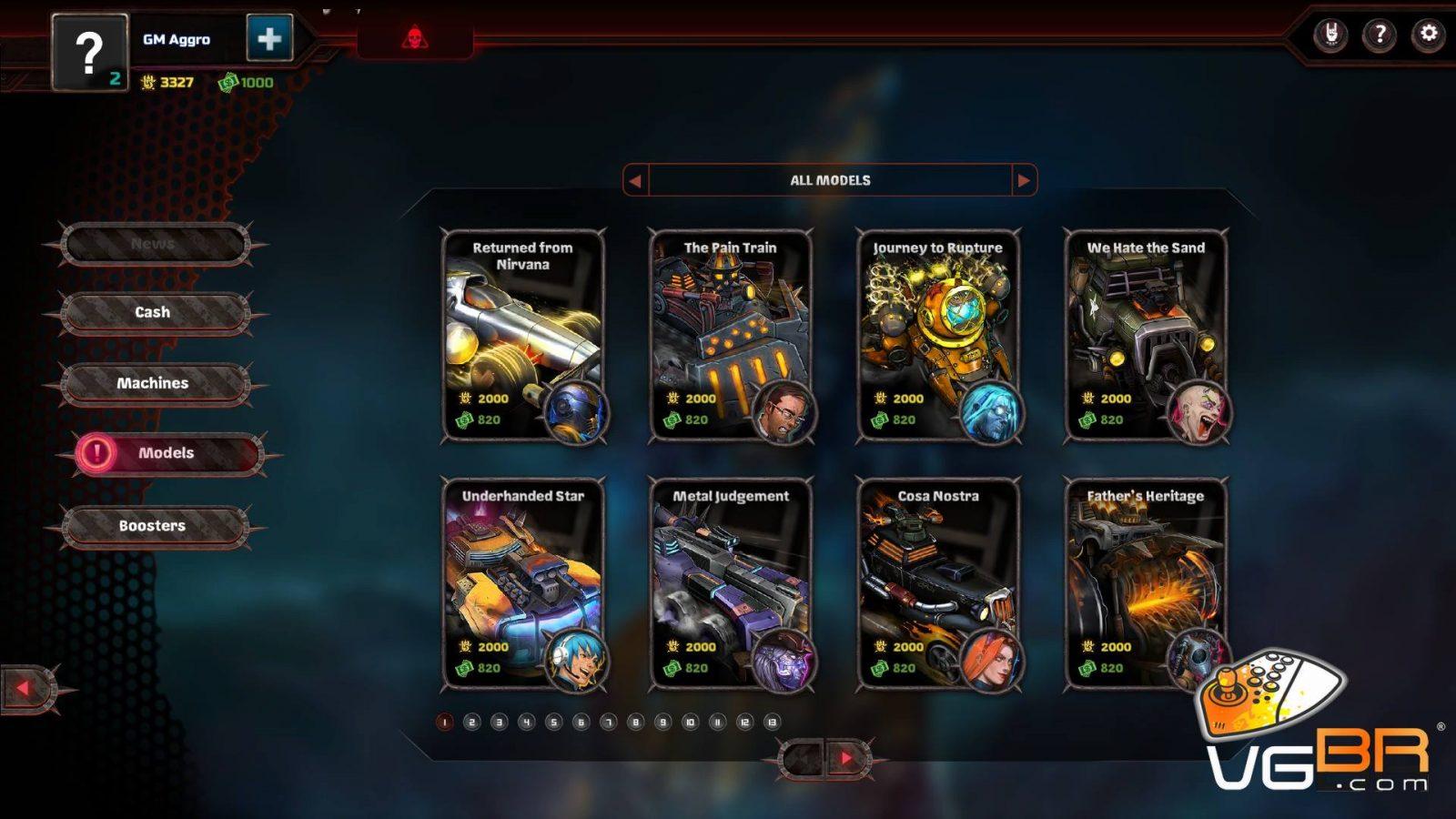
Task: Advance to the next models page
Action: [847, 758]
